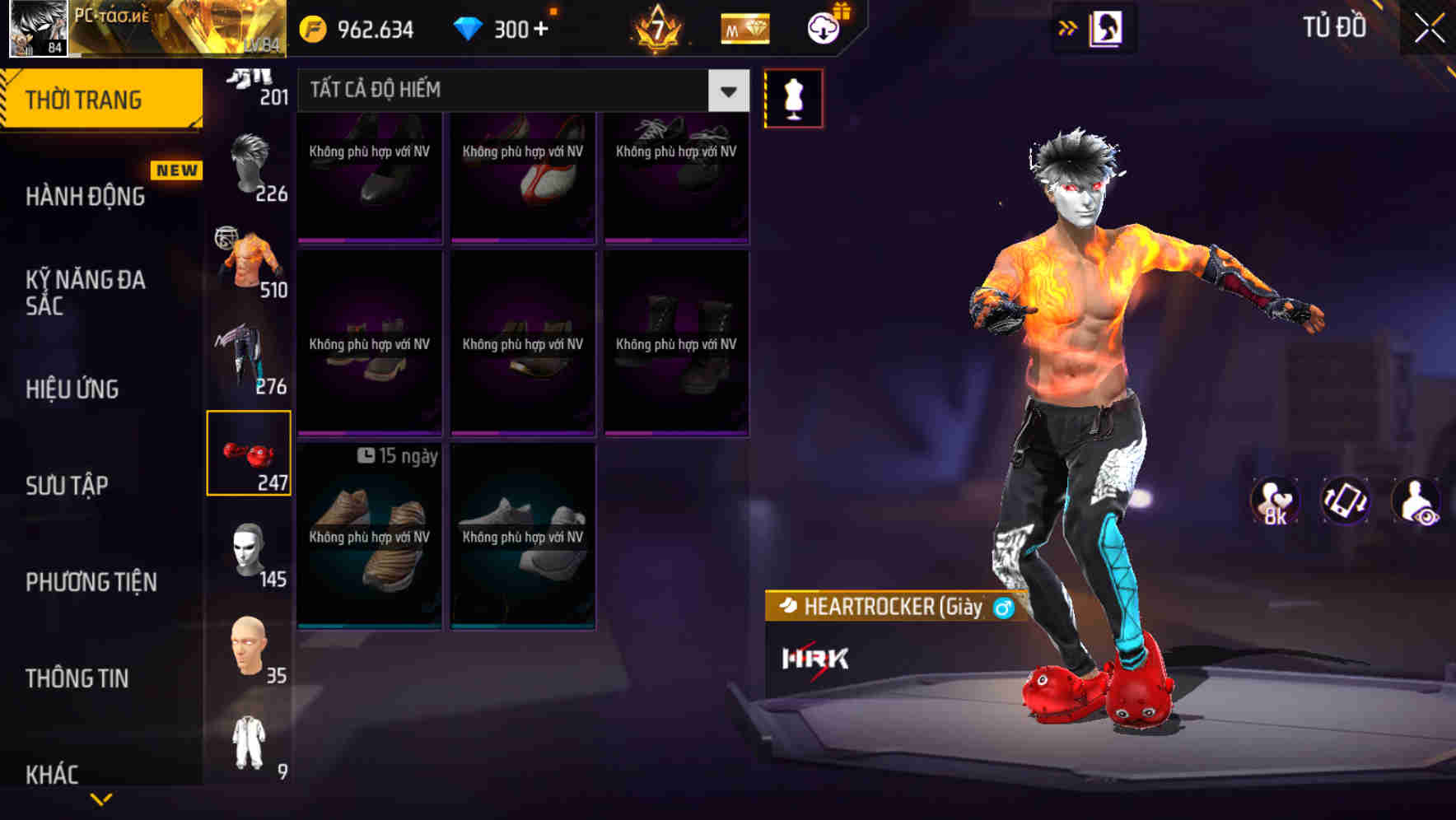This screenshot has width=1456, height=820.
Task: Select the mannequin preview icon
Action: coord(794,96)
